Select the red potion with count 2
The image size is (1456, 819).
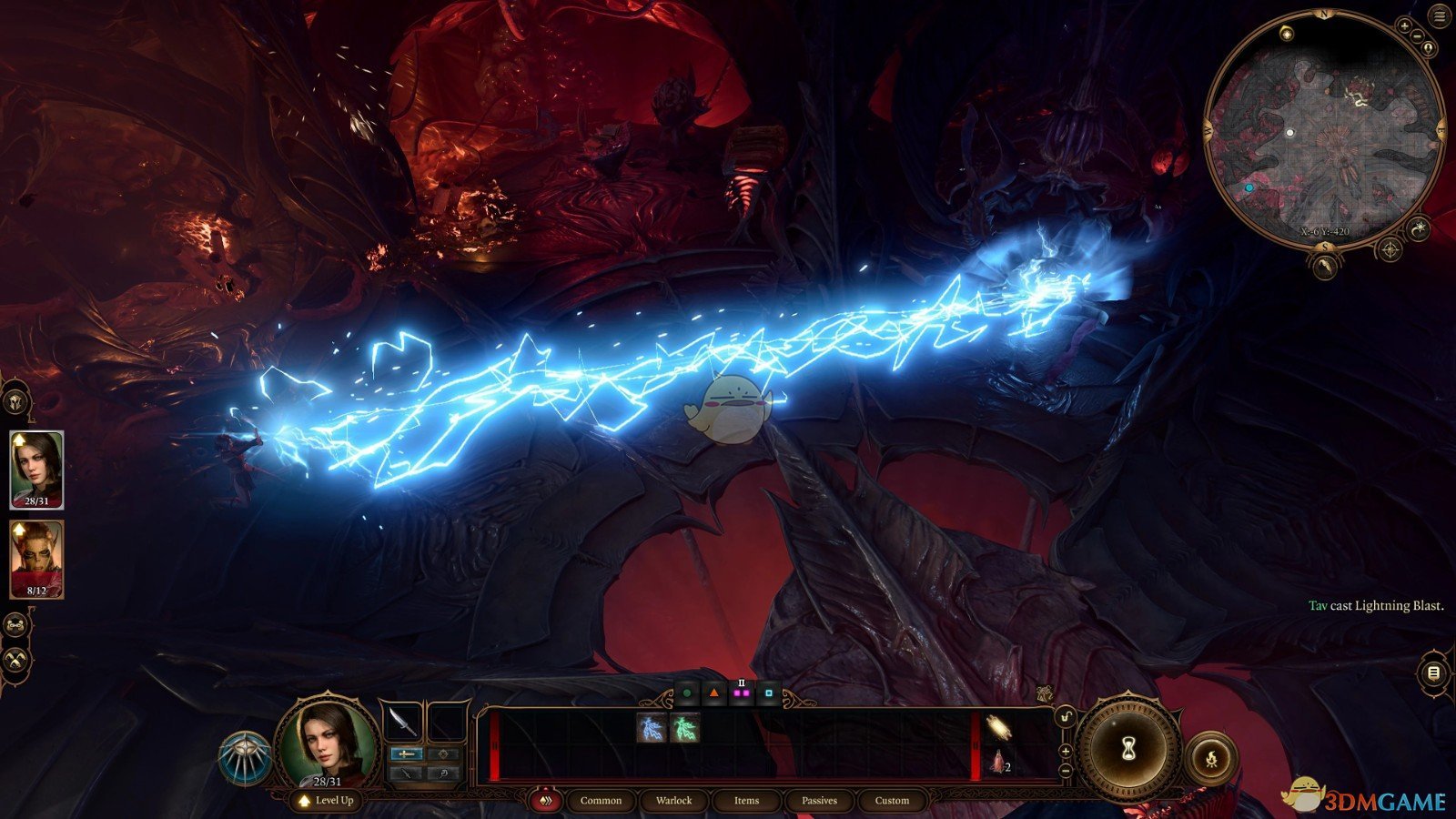[1000, 763]
